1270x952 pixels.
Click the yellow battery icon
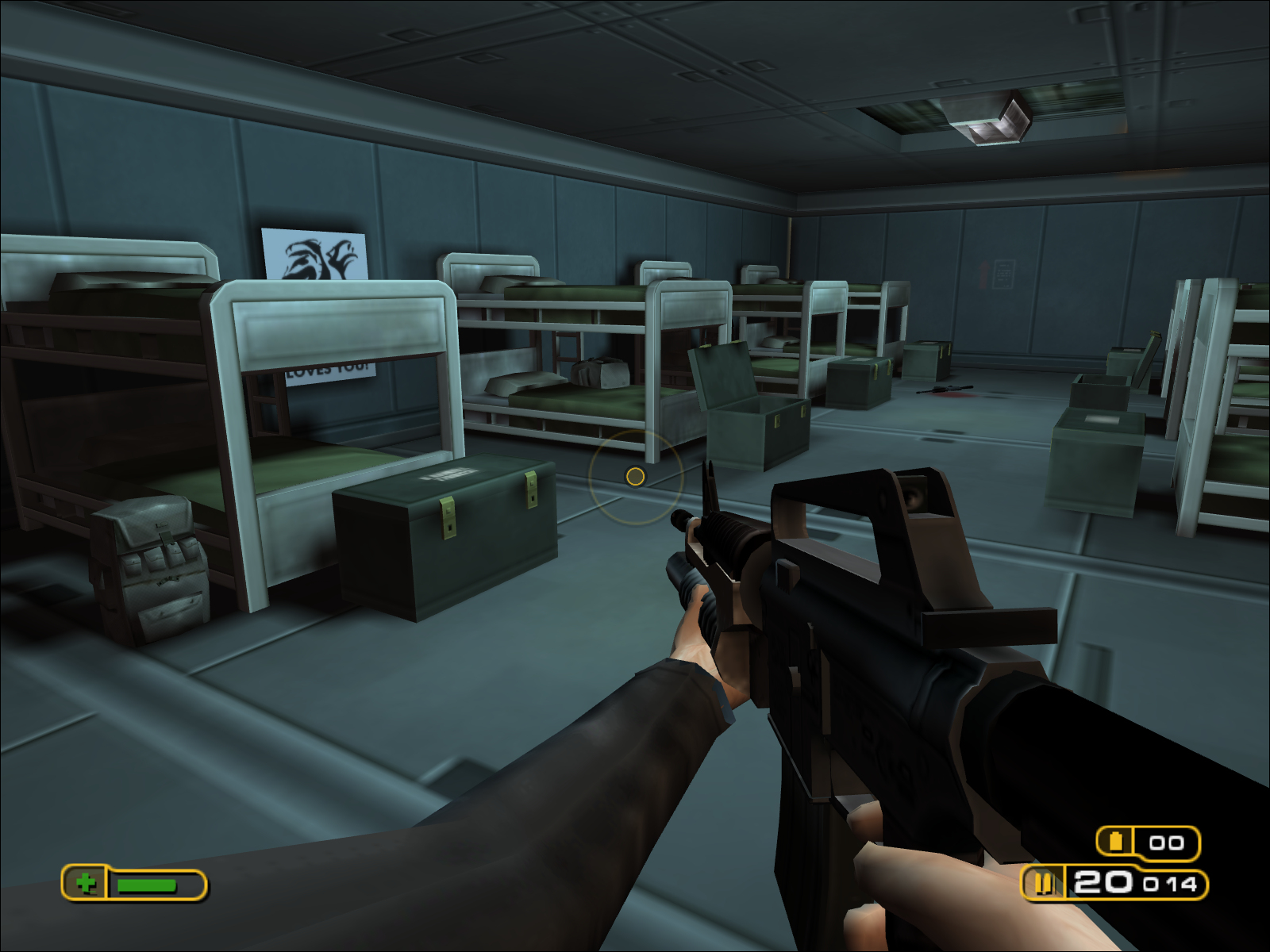click(1116, 841)
